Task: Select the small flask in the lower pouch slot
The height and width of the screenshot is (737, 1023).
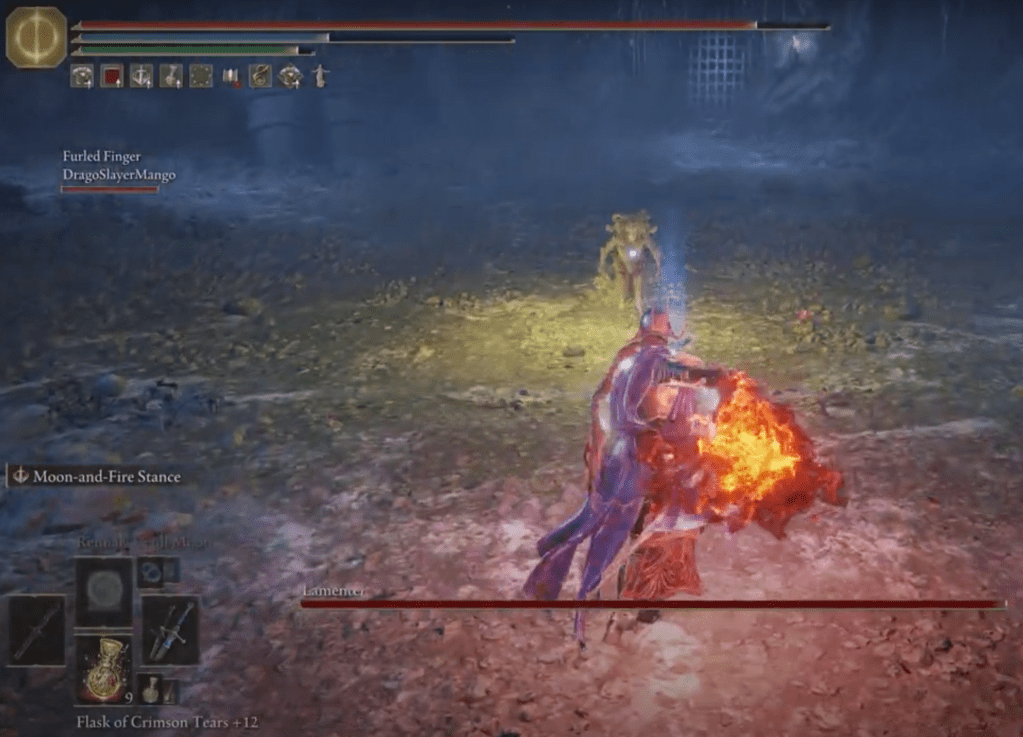Action: [x=150, y=689]
